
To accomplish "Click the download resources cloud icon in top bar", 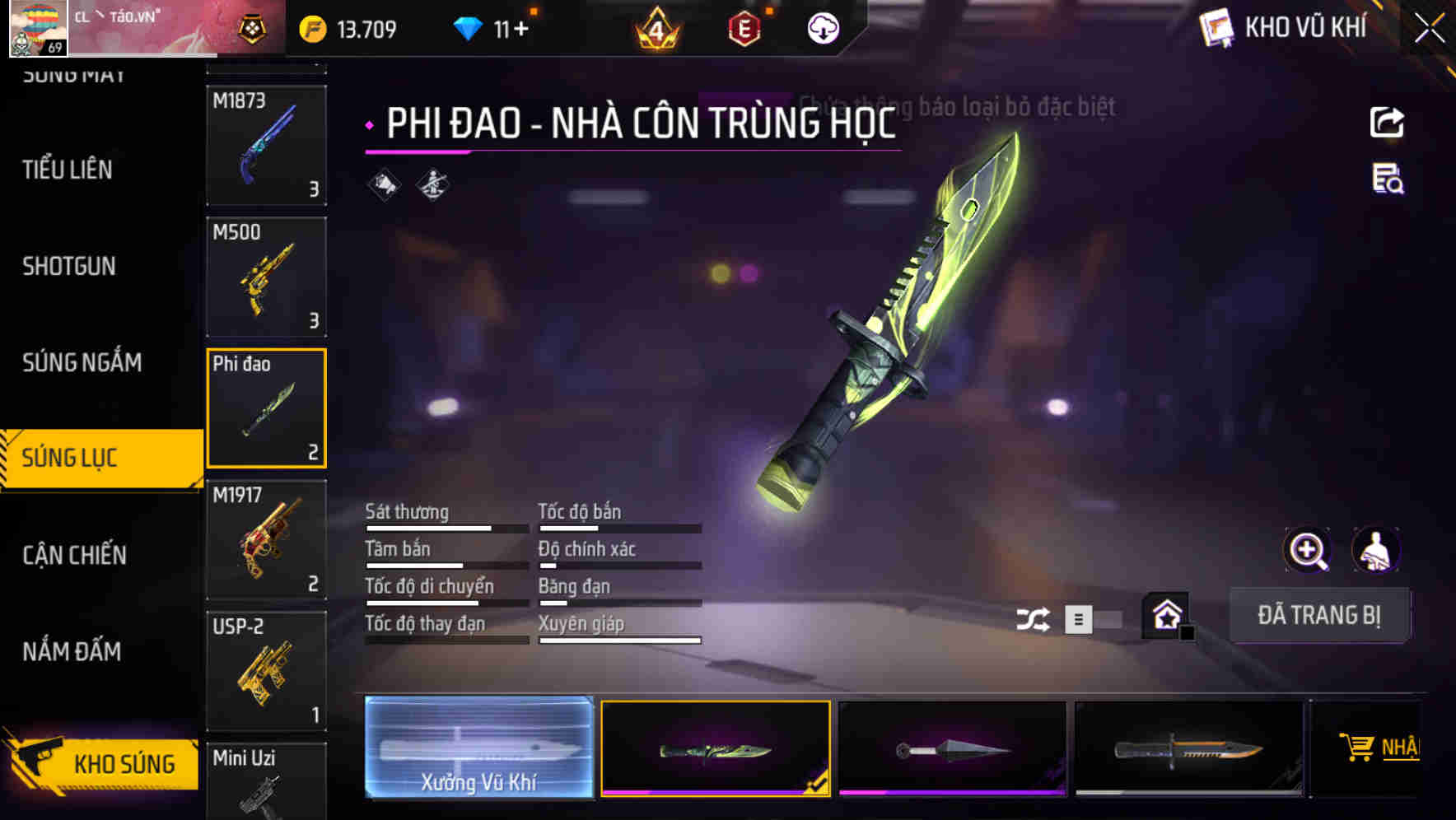I will pyautogui.click(x=824, y=29).
